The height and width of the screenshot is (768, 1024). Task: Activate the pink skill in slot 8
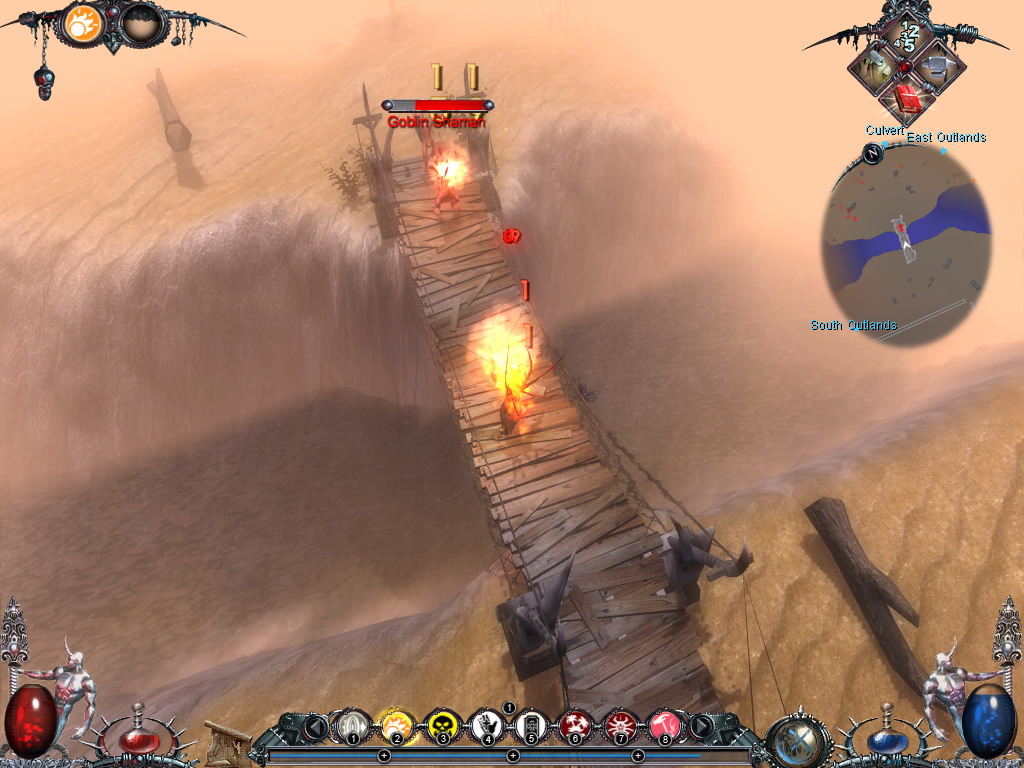coord(665,725)
